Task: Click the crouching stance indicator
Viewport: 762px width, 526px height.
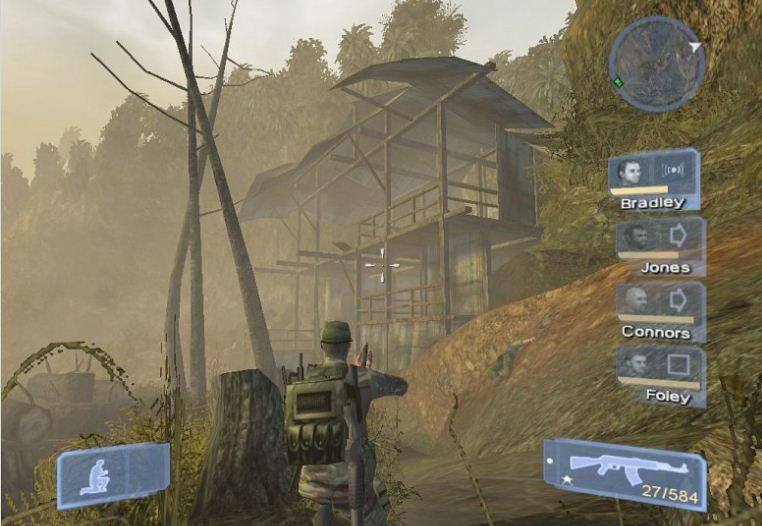Action: pyautogui.click(x=112, y=474)
